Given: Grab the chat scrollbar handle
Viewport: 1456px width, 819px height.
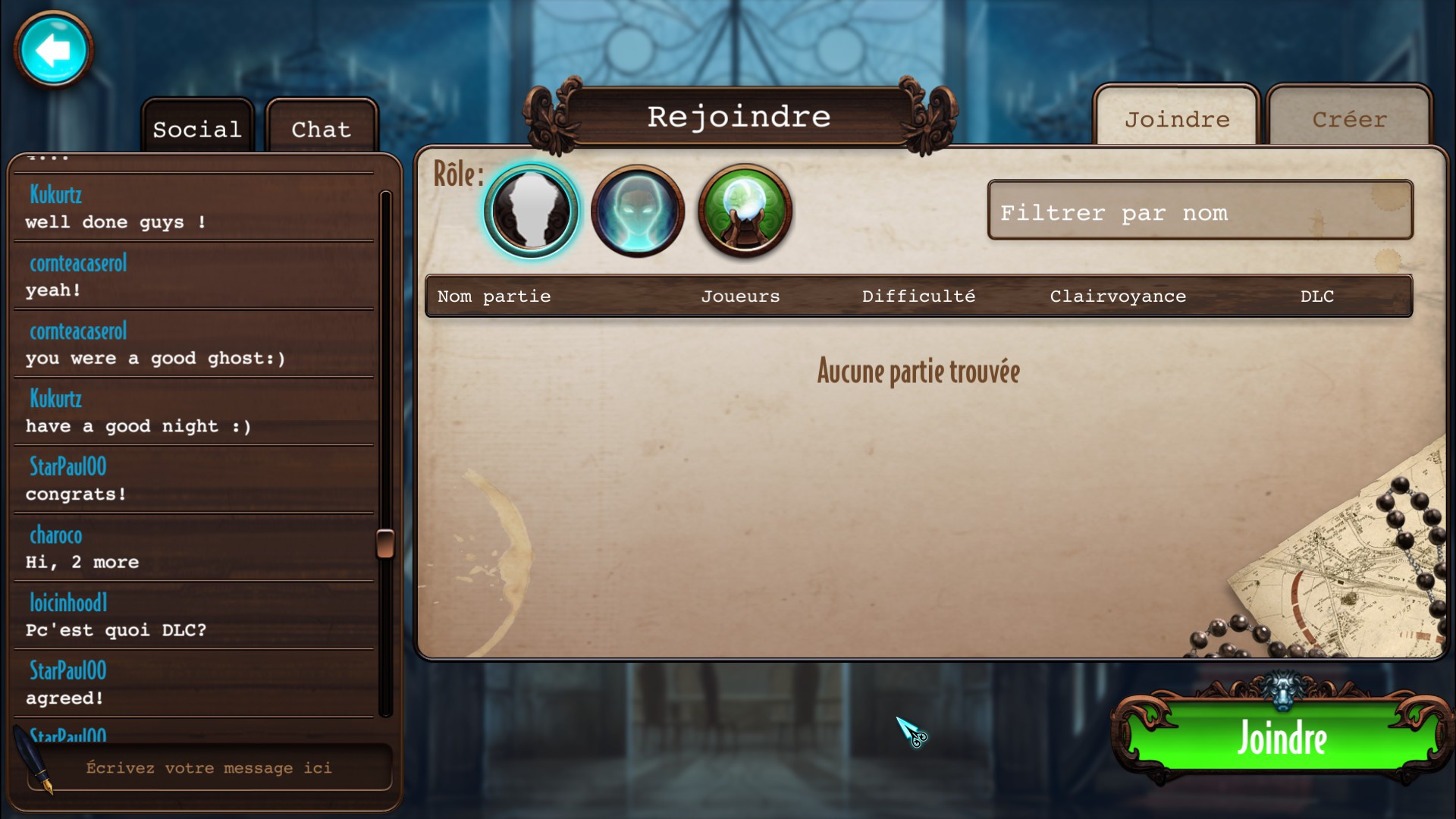Looking at the screenshot, I should (385, 543).
